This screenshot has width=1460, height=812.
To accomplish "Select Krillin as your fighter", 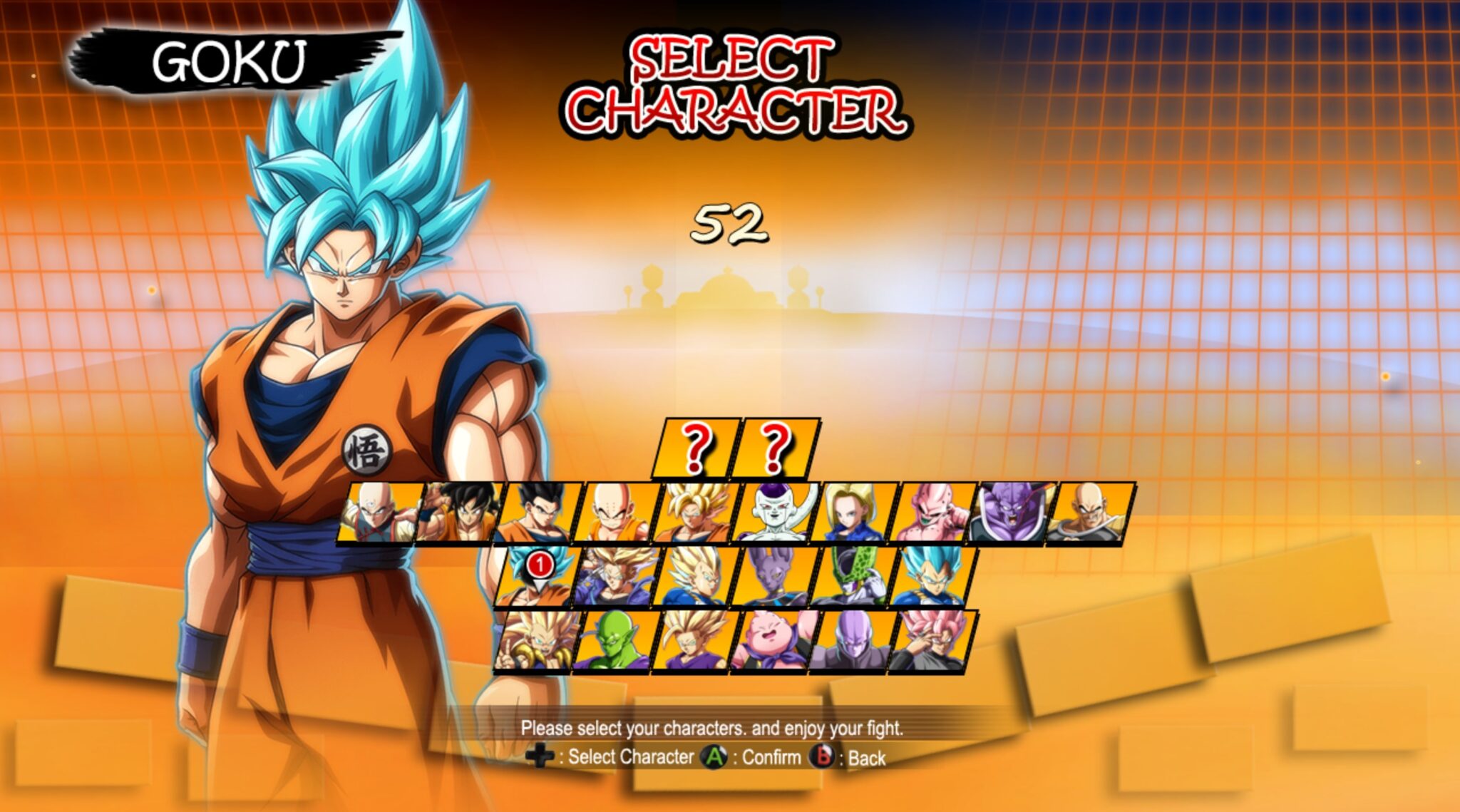I will point(616,513).
